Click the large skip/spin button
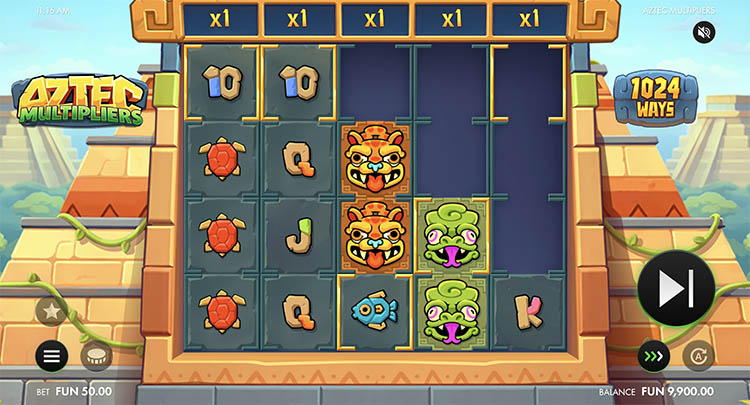This screenshot has width=750, height=405. coord(675,288)
